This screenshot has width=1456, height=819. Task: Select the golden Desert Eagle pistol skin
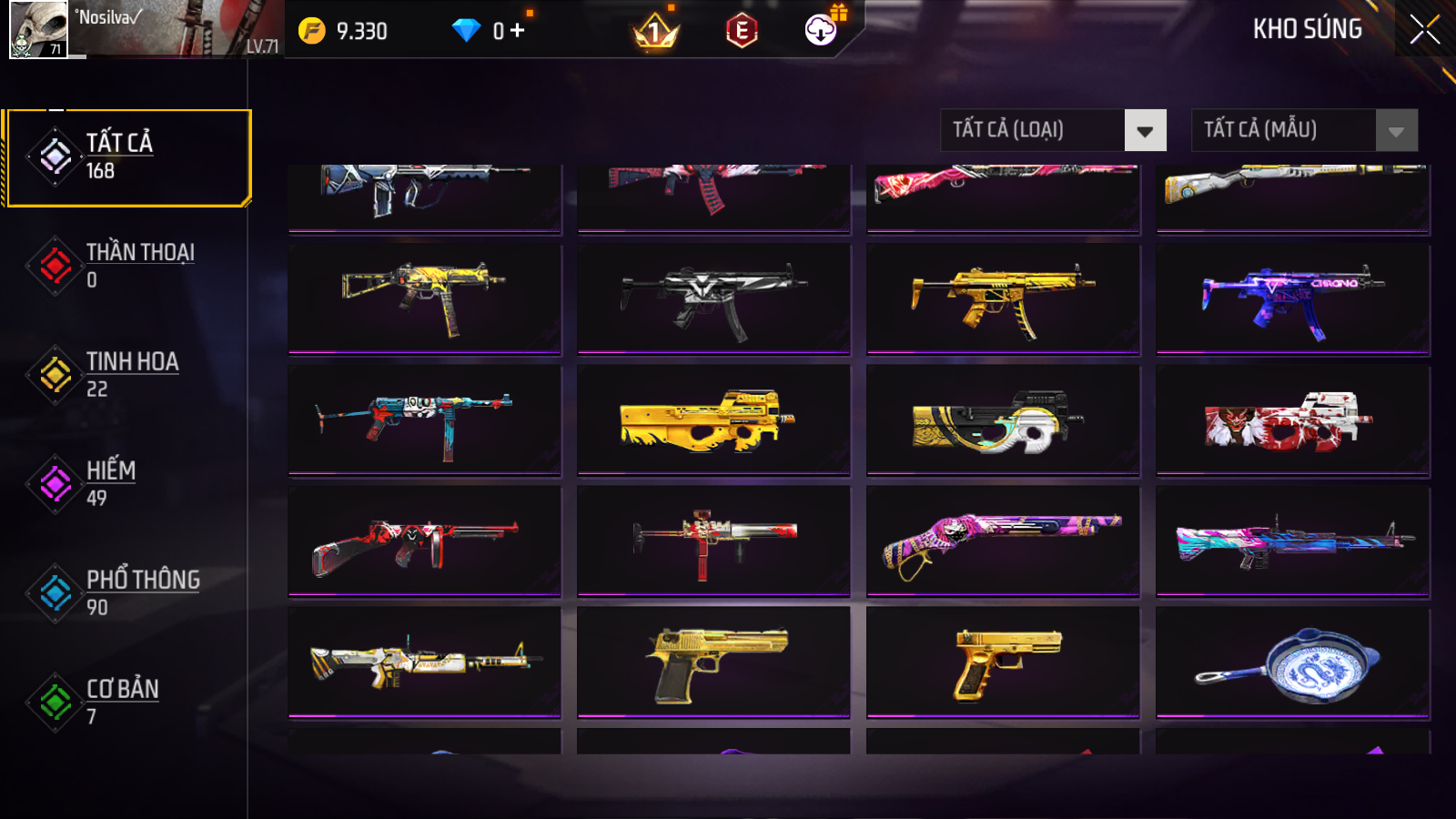(x=713, y=662)
